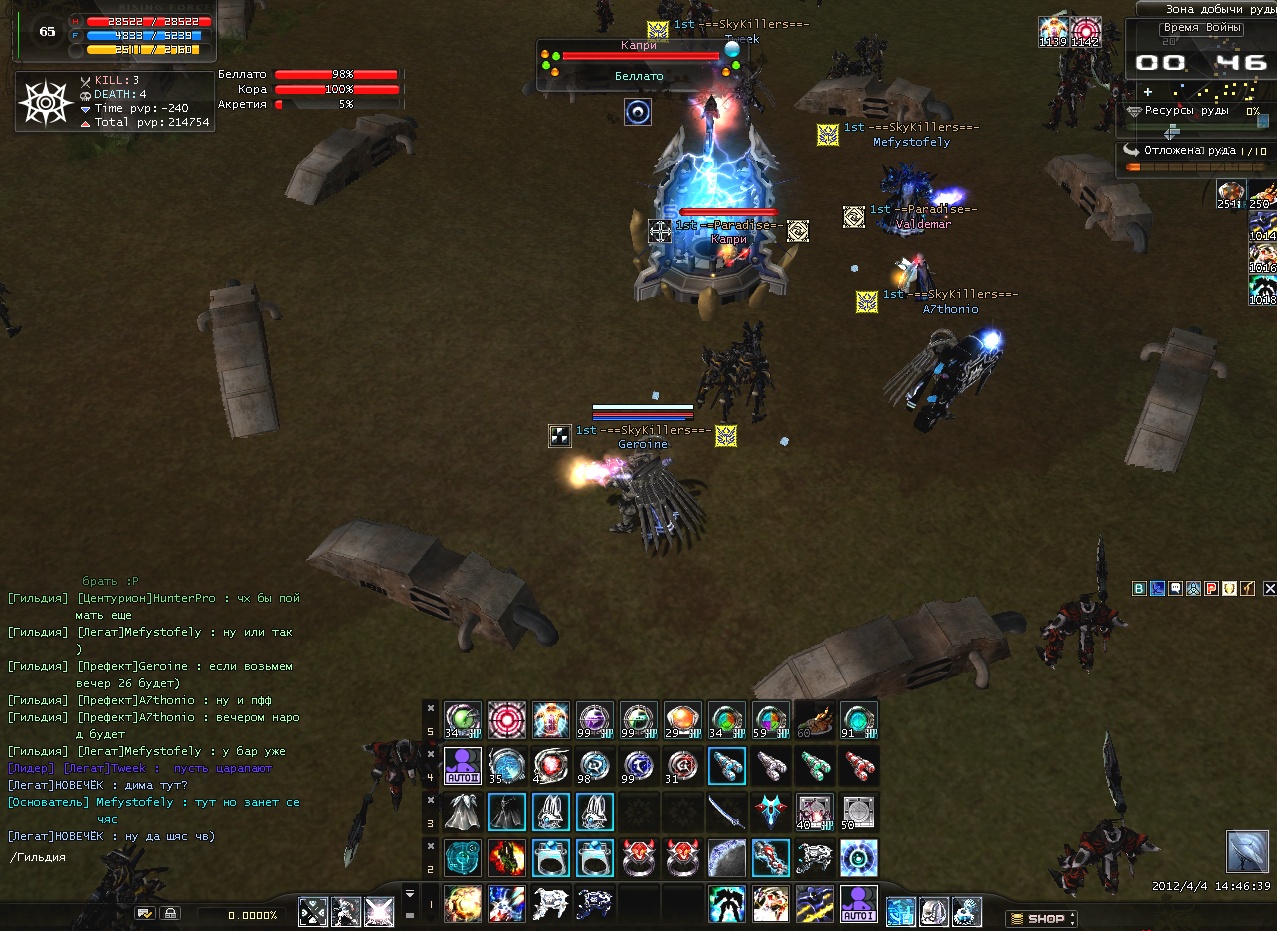Click the crossed swords icon on bottom bar
This screenshot has width=1277, height=931.
click(x=313, y=911)
